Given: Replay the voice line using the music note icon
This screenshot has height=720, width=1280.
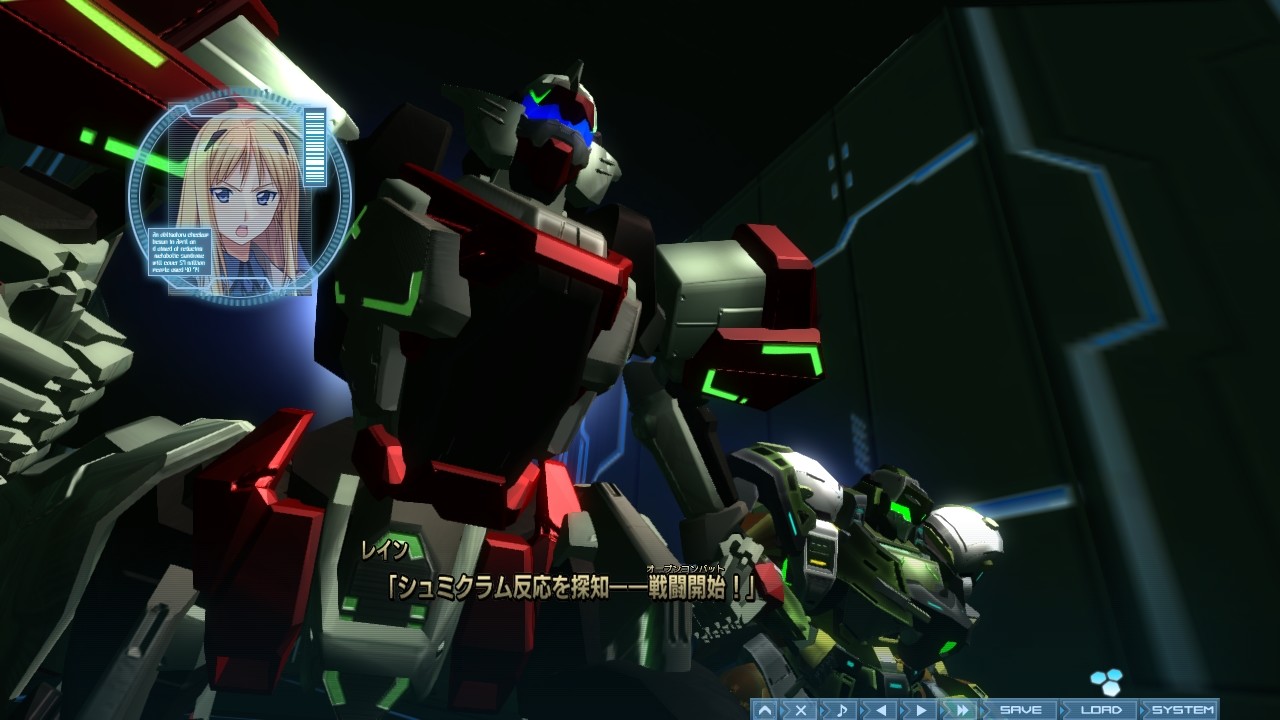Looking at the screenshot, I should click(x=843, y=708).
